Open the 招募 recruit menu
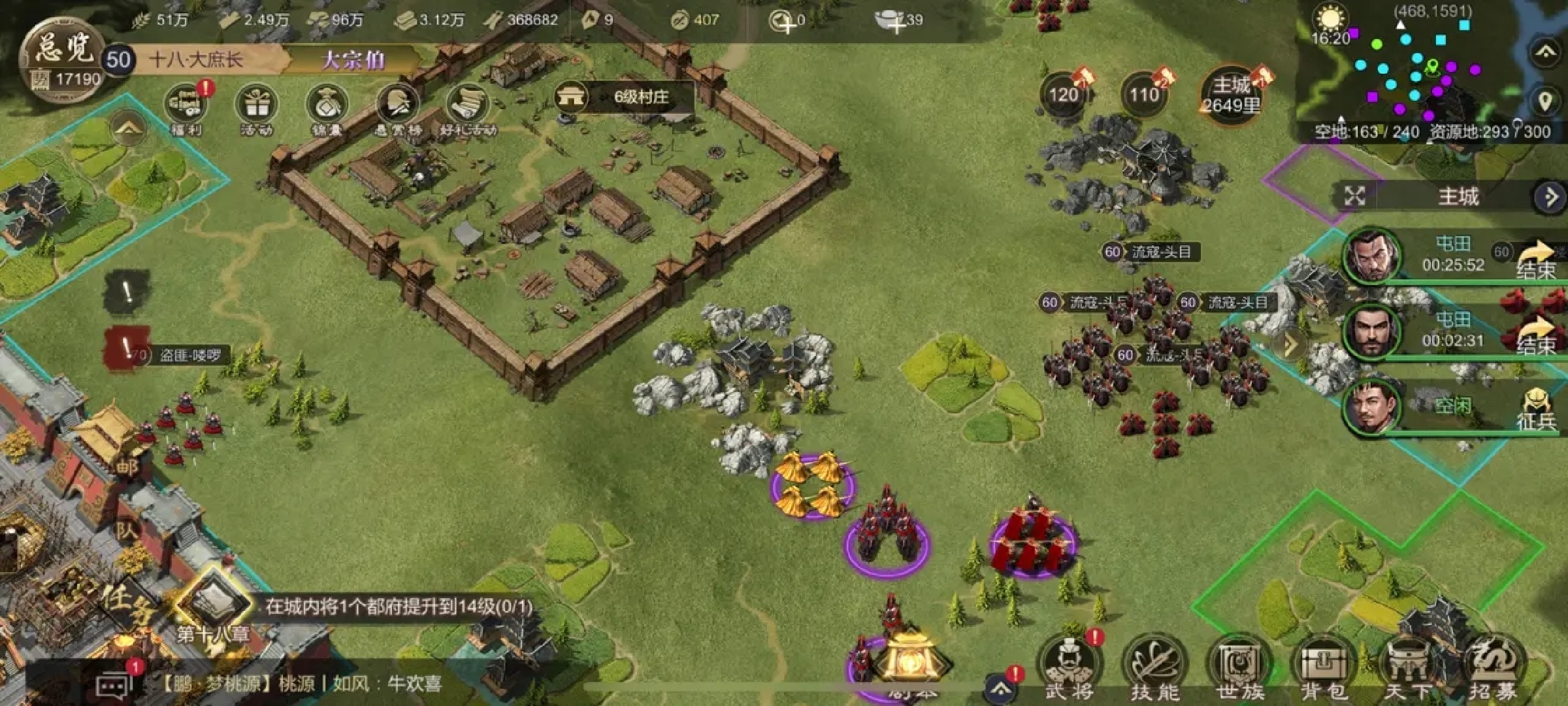 (x=1494, y=667)
